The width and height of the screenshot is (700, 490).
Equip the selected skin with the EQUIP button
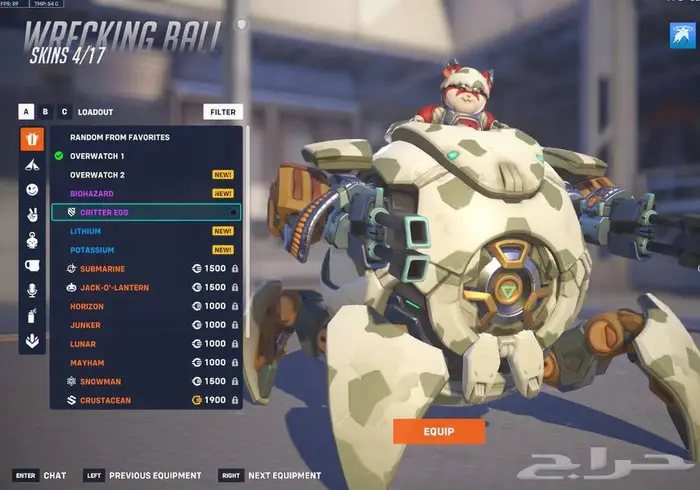coord(438,431)
